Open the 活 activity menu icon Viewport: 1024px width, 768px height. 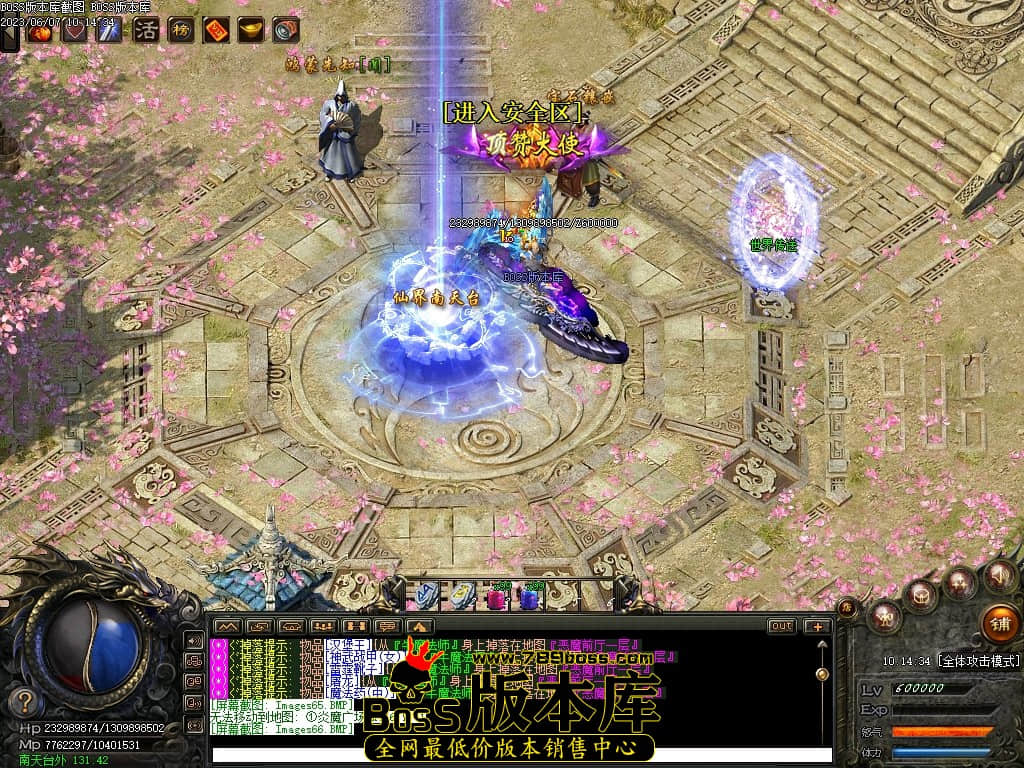click(x=146, y=30)
